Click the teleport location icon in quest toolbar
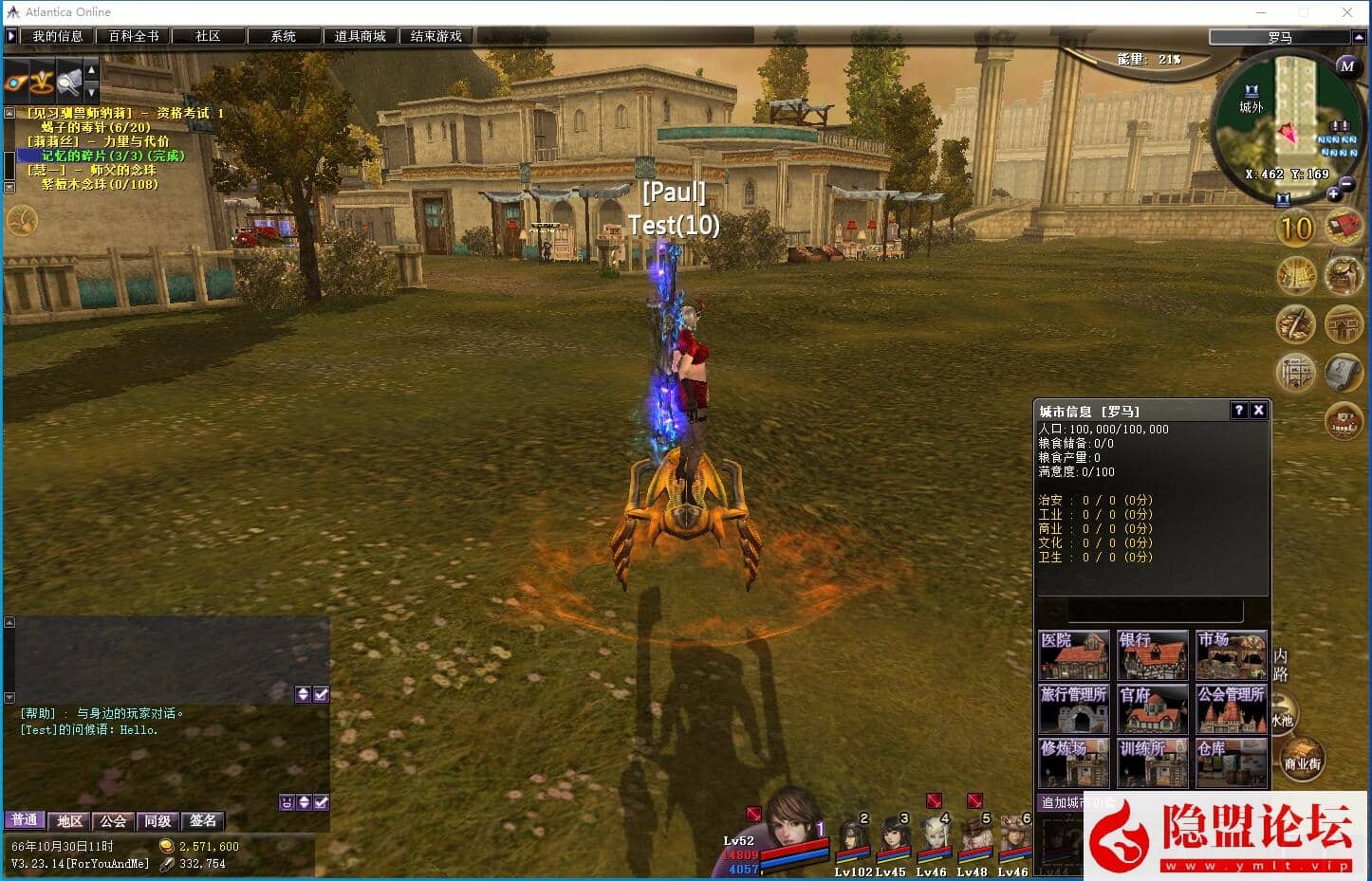This screenshot has width=1372, height=881. click(42, 83)
